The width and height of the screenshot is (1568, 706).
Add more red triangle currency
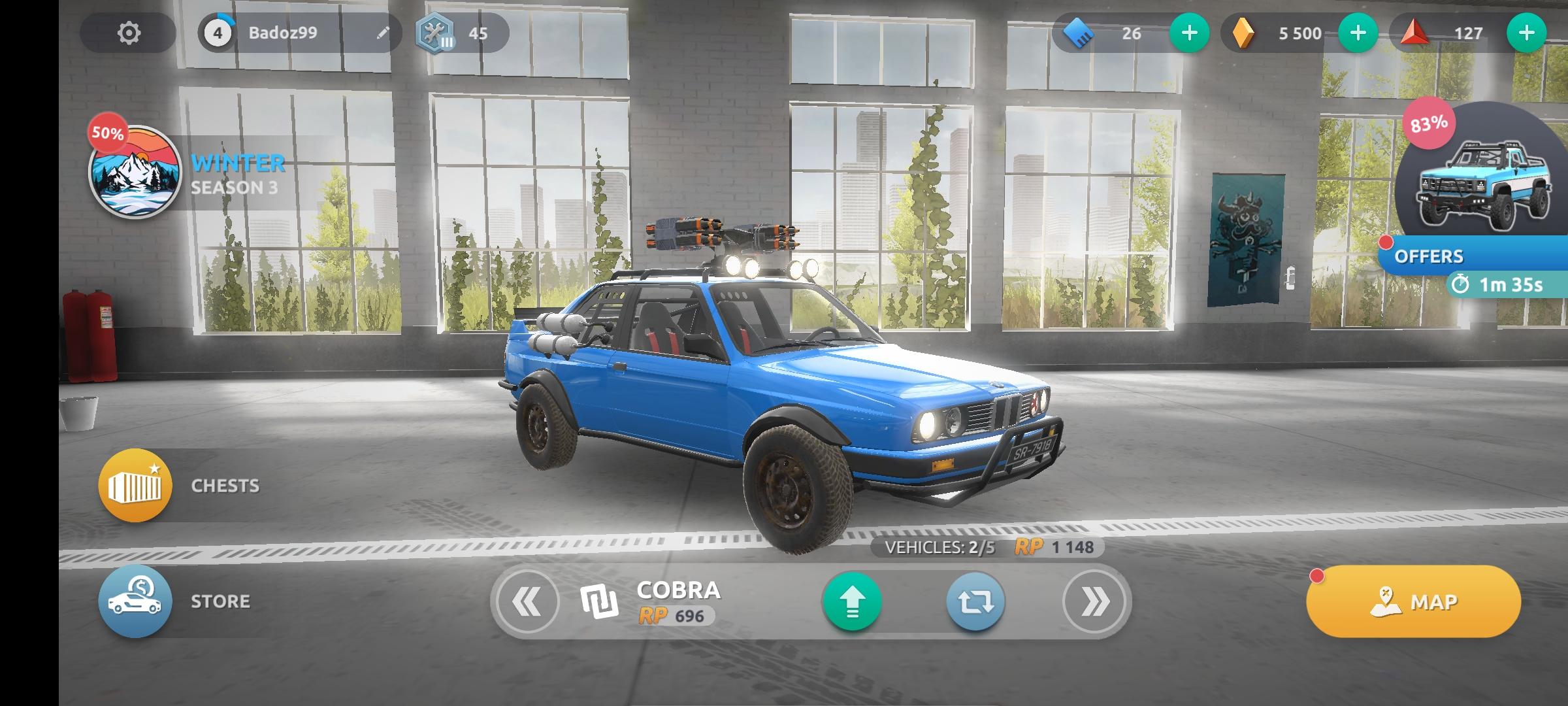click(1526, 33)
